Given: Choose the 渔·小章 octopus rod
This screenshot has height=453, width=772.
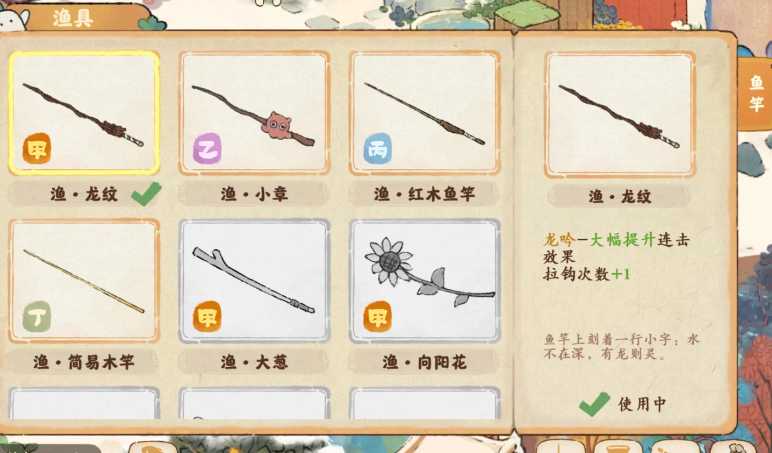Looking at the screenshot, I should (x=254, y=113).
